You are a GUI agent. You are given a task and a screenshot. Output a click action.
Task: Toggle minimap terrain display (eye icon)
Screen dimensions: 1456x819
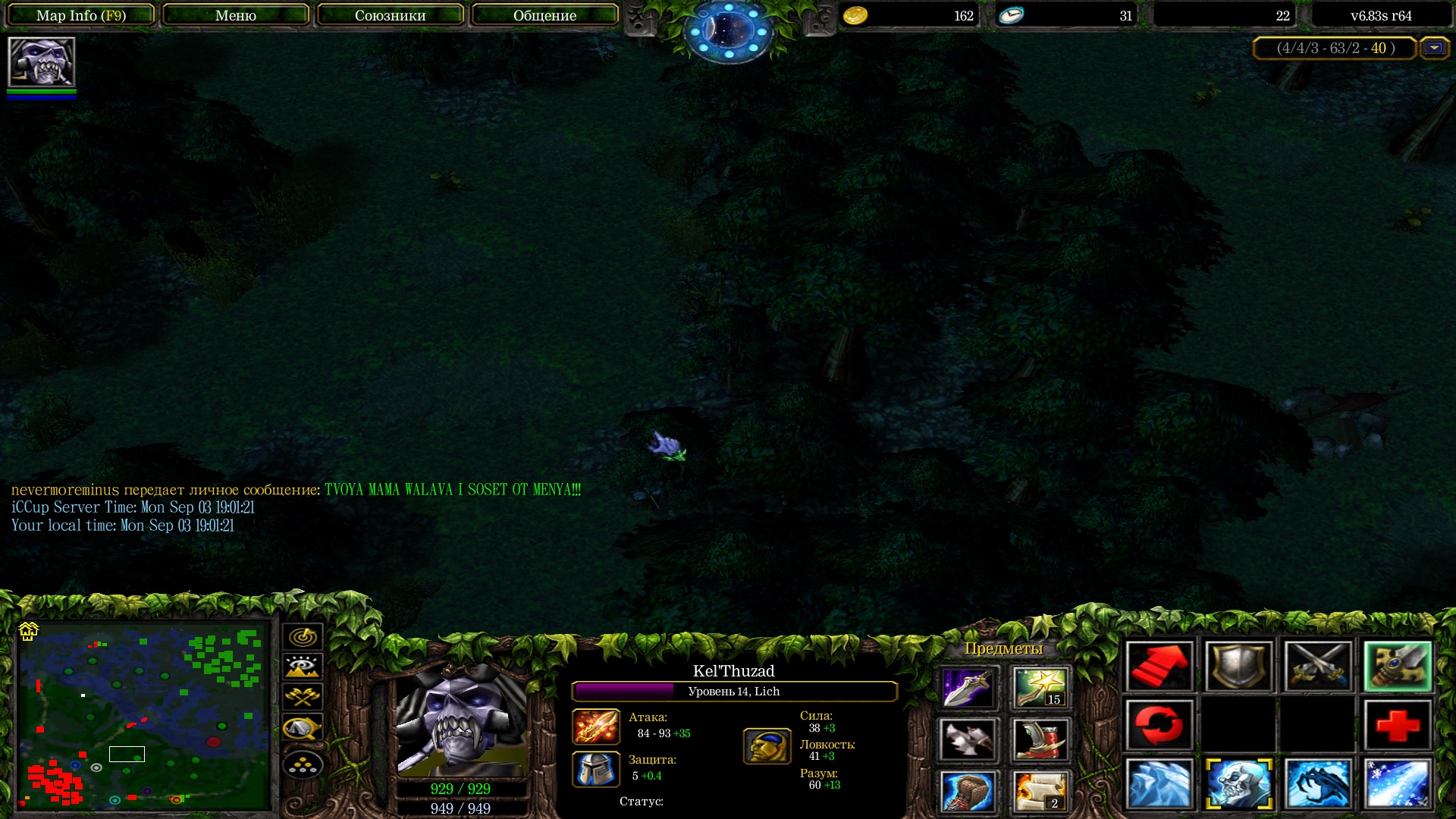coord(303,667)
